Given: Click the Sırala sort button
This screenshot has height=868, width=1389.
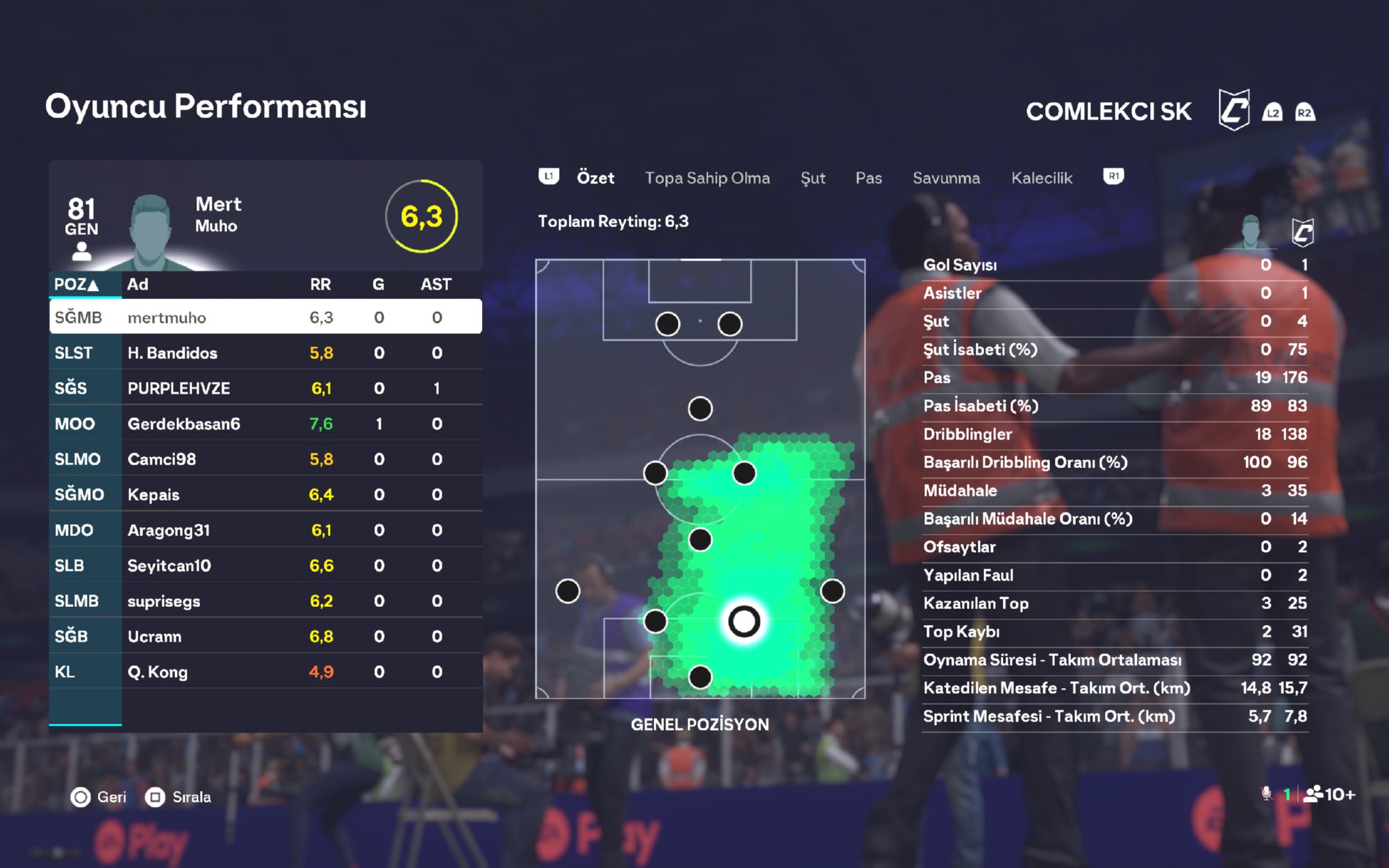Looking at the screenshot, I should pyautogui.click(x=178, y=797).
